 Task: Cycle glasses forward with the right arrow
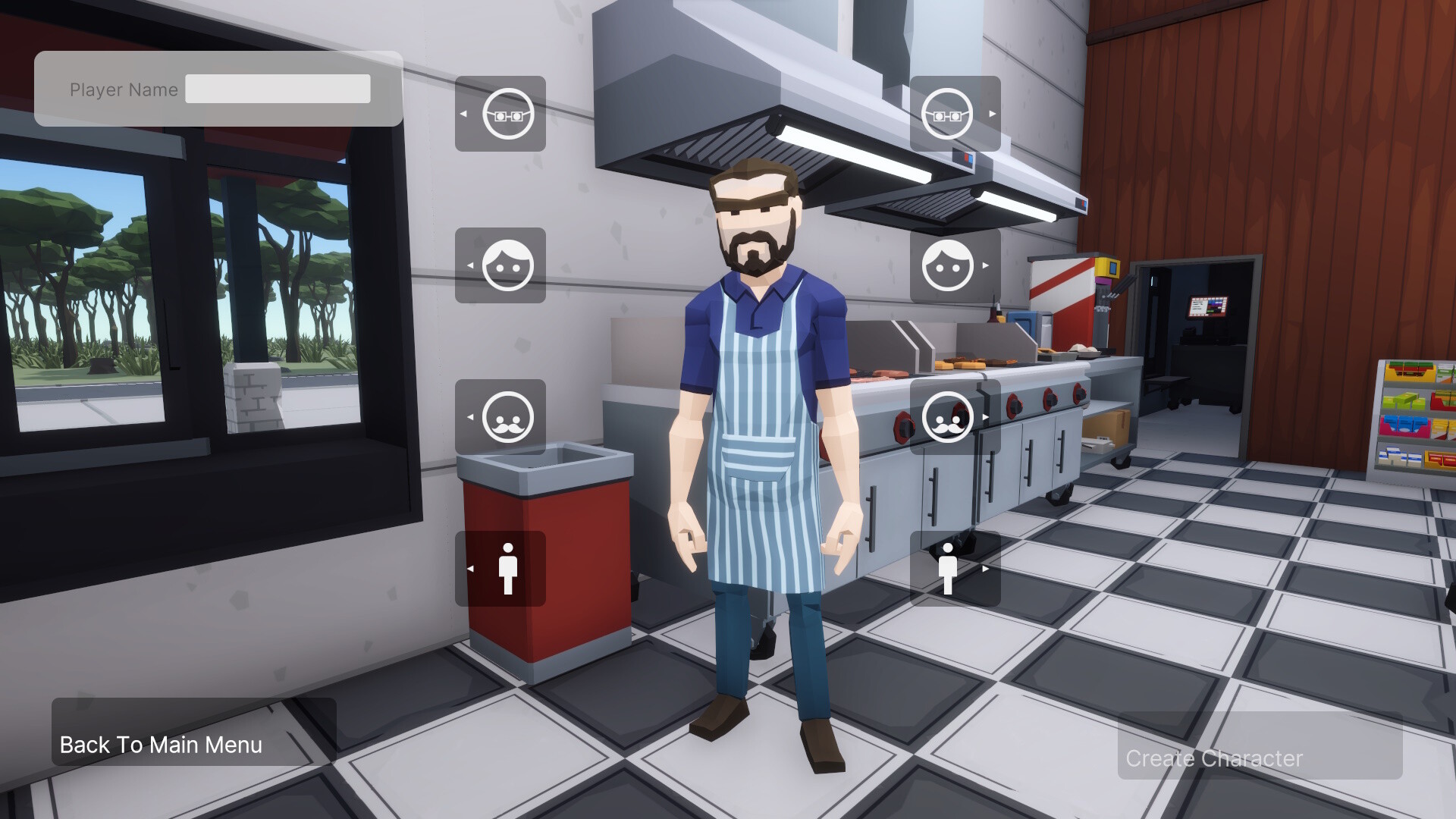993,114
